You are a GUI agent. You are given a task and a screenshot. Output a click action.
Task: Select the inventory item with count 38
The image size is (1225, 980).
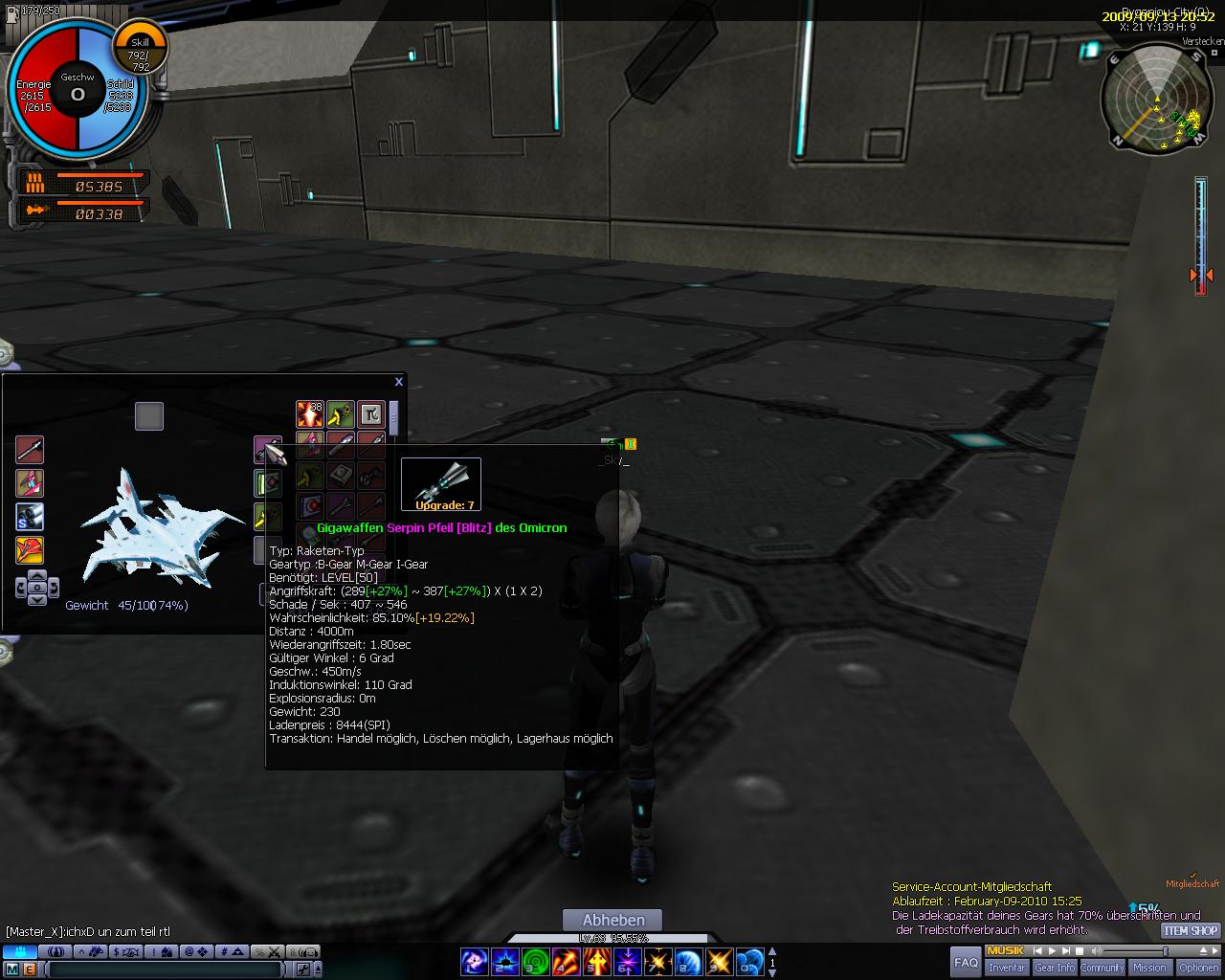pos(309,414)
